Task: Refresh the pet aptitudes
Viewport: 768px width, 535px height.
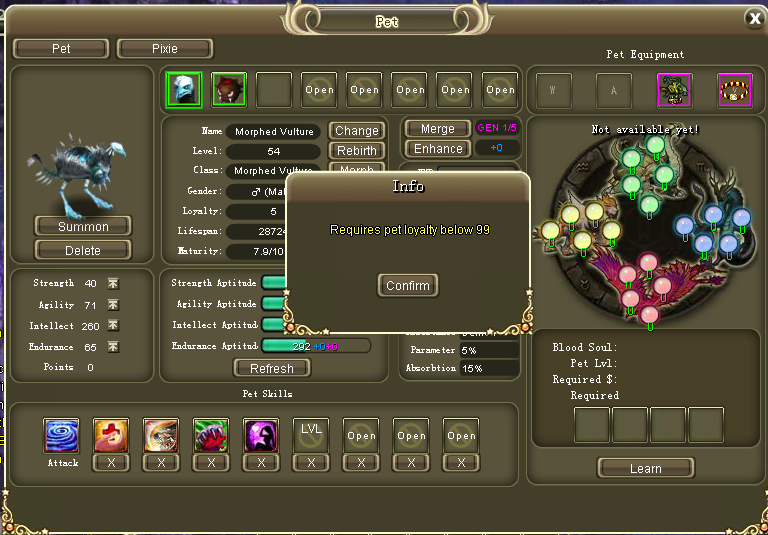Action: pyautogui.click(x=272, y=368)
